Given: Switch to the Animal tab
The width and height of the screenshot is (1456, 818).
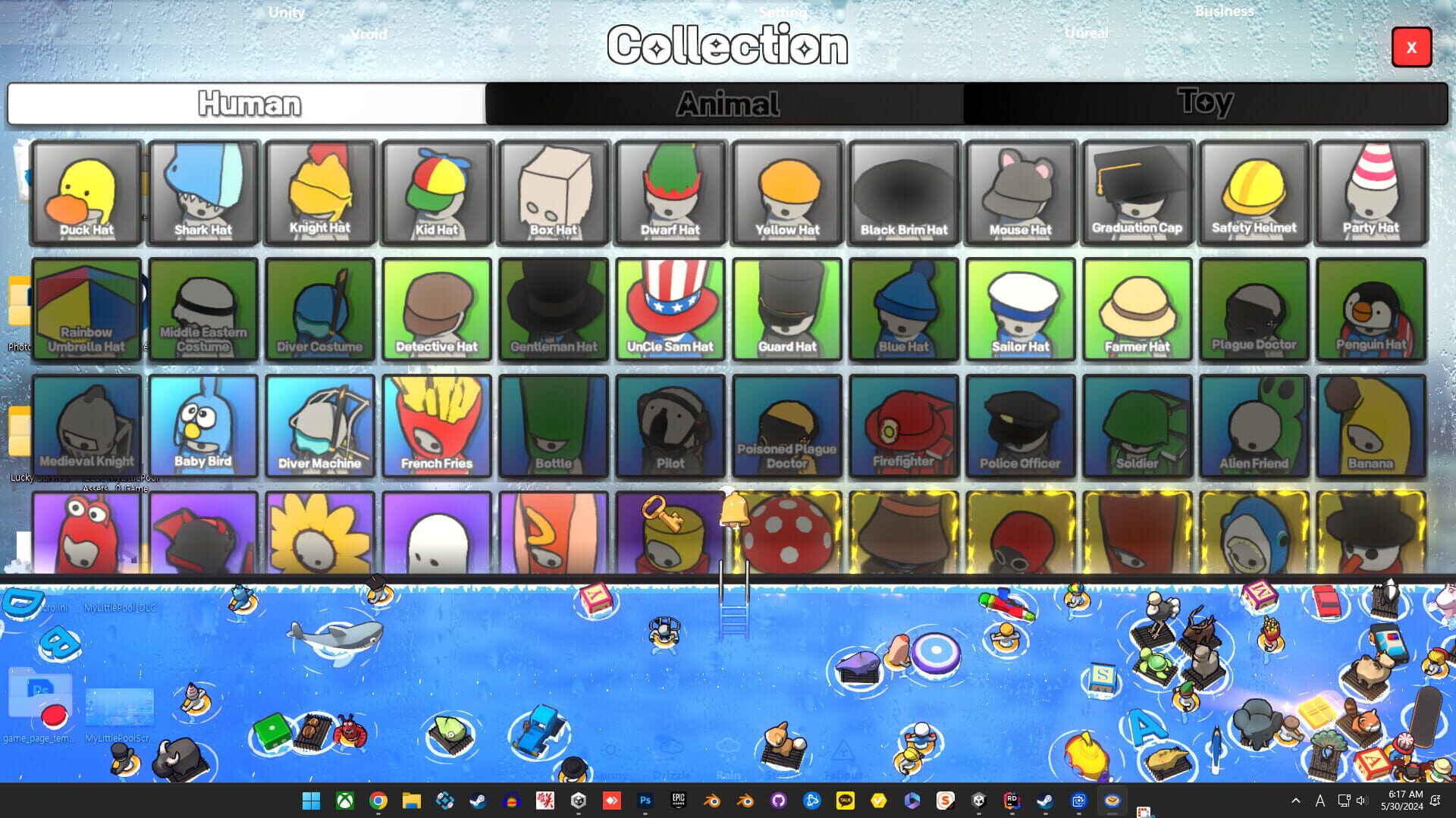Looking at the screenshot, I should click(x=726, y=103).
